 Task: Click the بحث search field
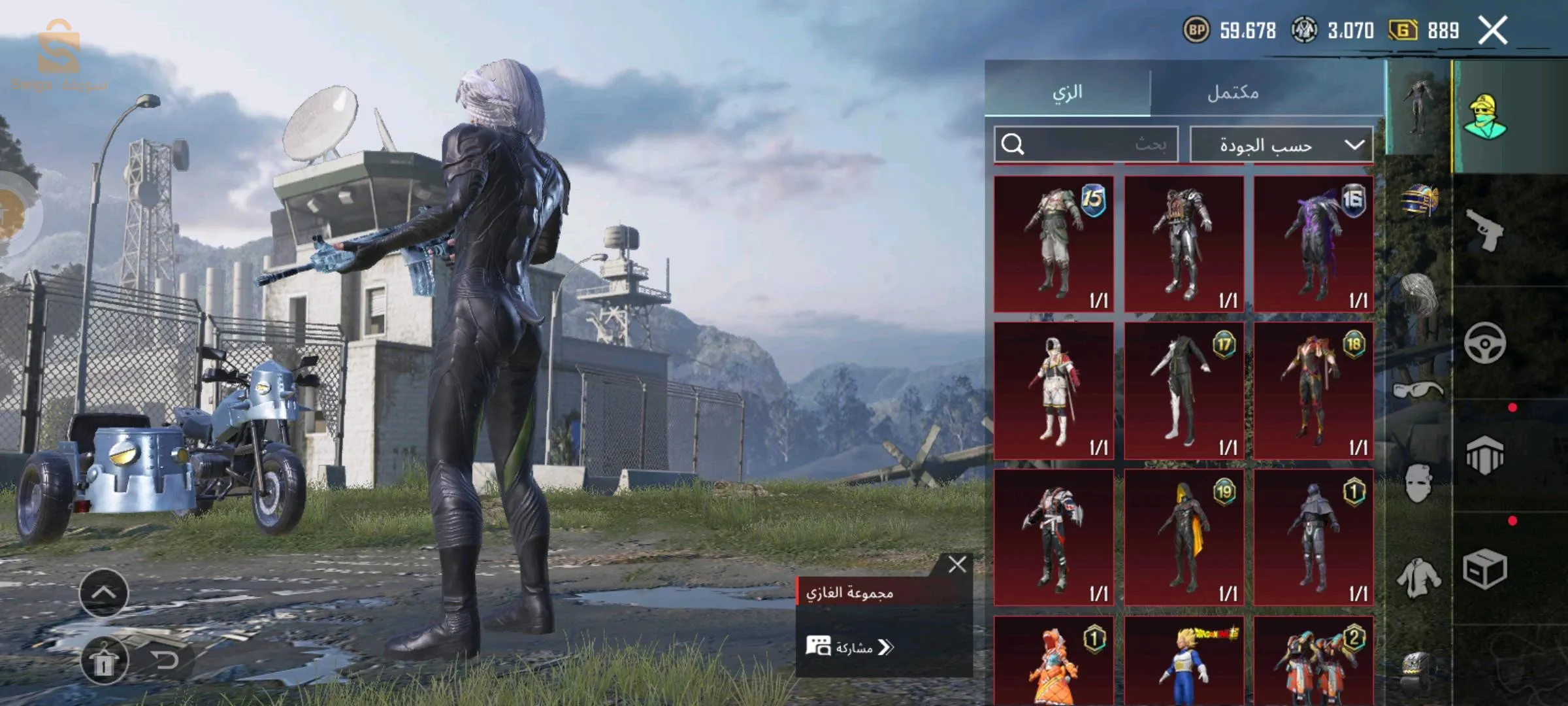click(1086, 144)
